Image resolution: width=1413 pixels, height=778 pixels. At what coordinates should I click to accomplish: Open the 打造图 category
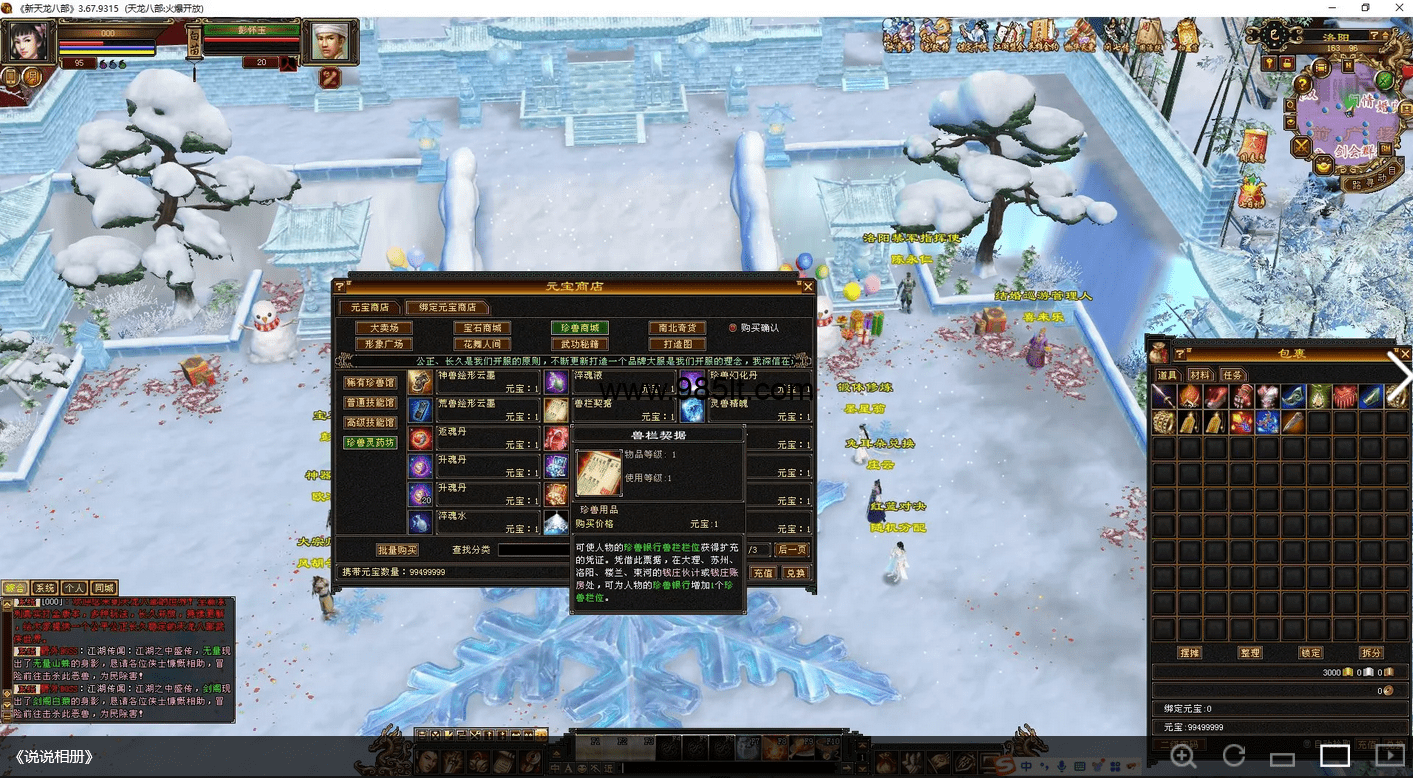pyautogui.click(x=677, y=344)
